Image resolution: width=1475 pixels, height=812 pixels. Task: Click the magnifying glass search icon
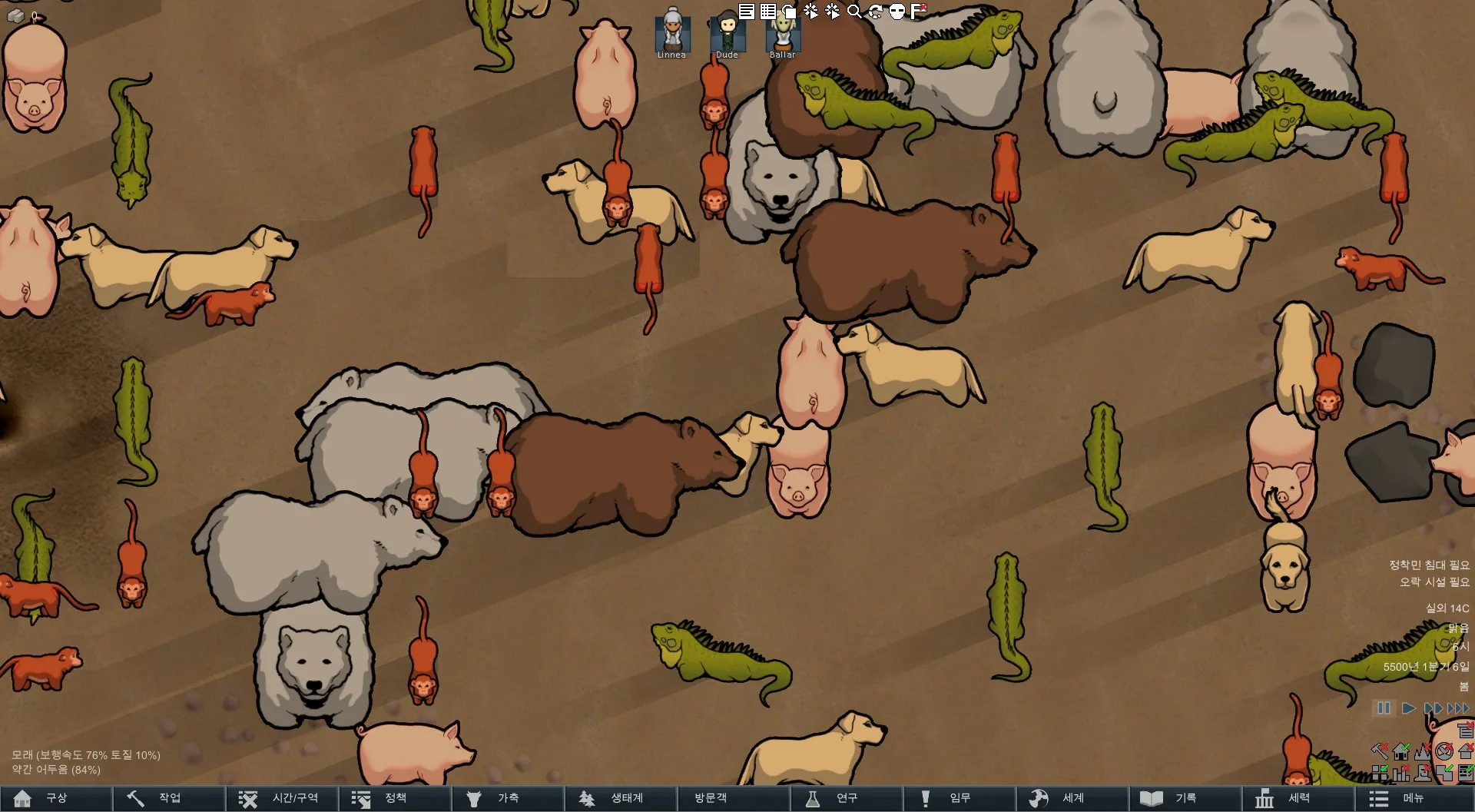[x=854, y=11]
